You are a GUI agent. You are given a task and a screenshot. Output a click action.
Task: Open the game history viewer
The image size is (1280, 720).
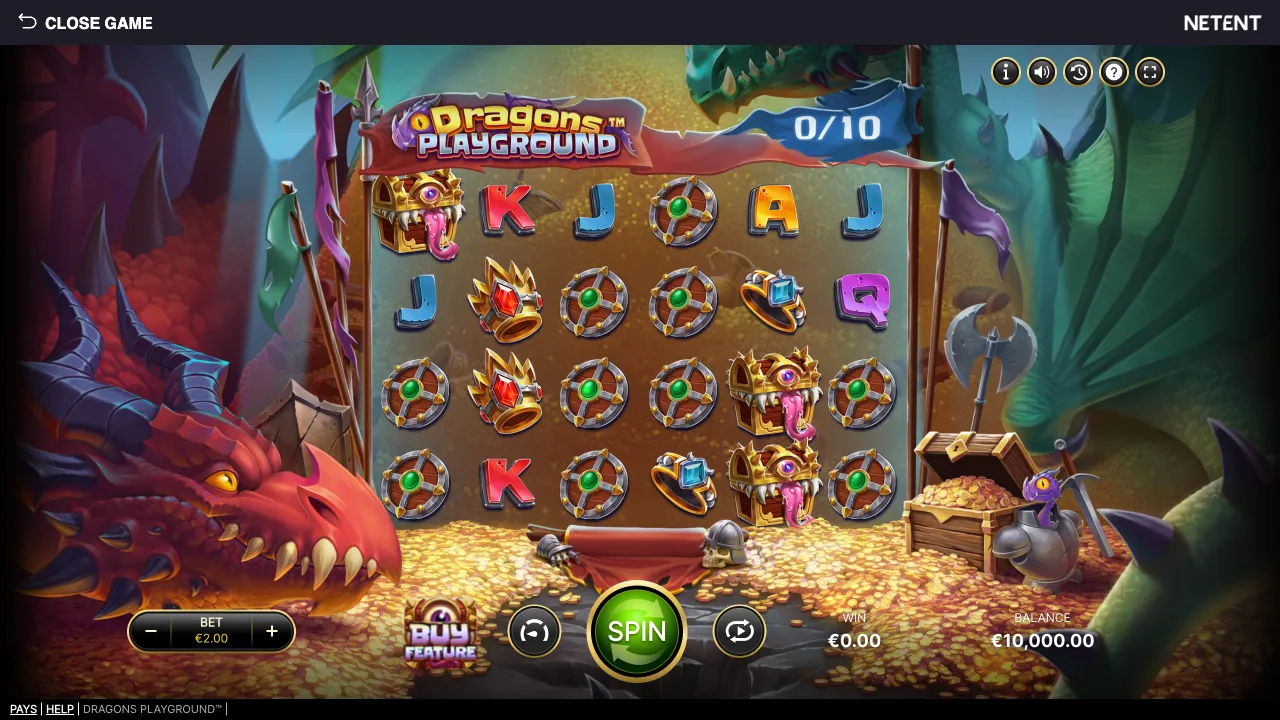(x=1078, y=72)
